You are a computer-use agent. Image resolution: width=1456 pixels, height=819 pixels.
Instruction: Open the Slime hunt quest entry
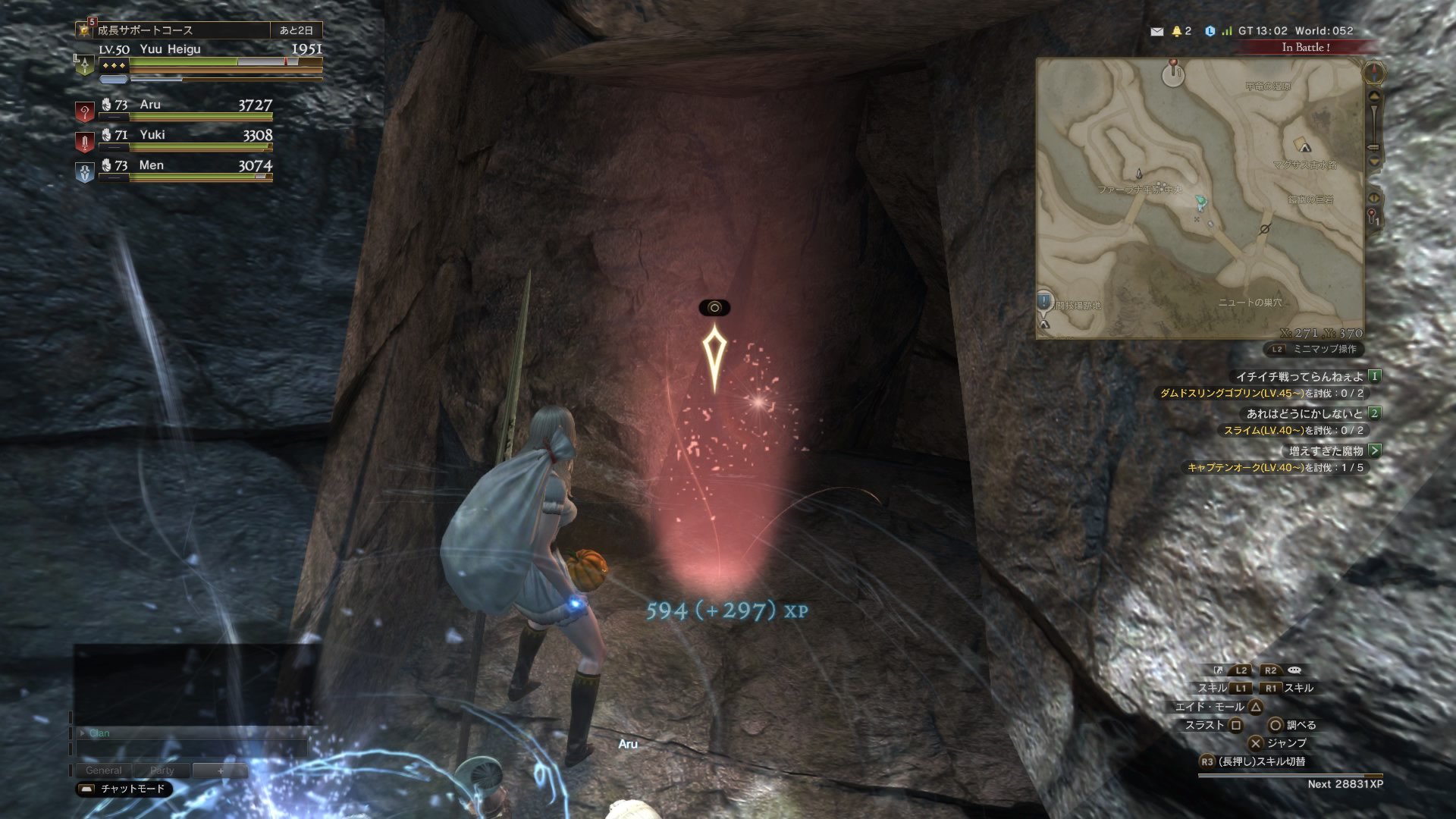click(x=1293, y=431)
